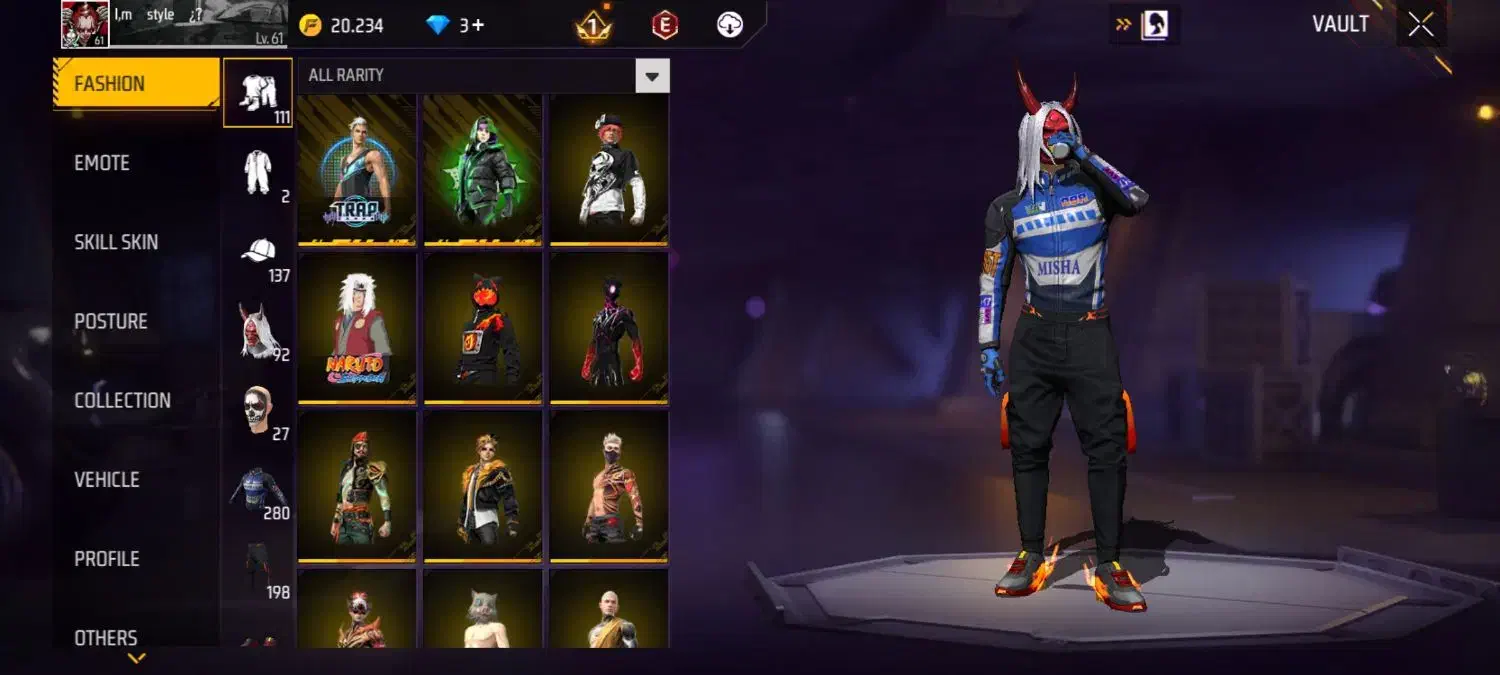The height and width of the screenshot is (675, 1500).
Task: Open the All Rarity dropdown
Action: [x=652, y=76]
